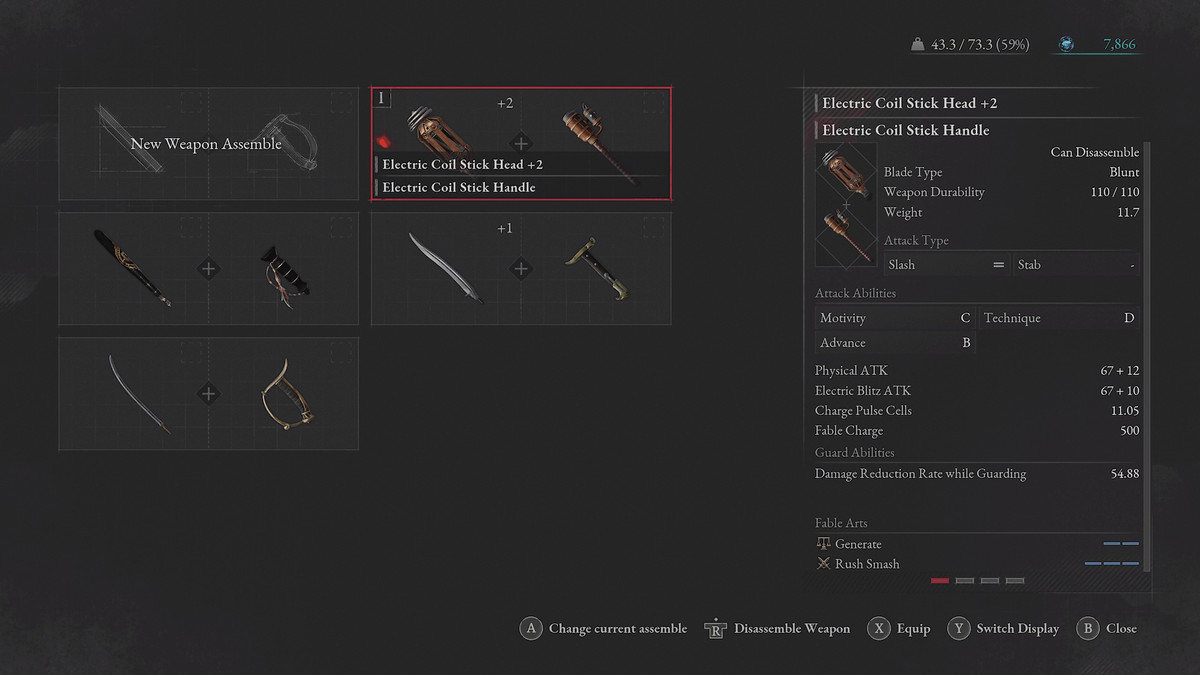Activate Switch Display option
1200x675 pixels.
[1004, 629]
